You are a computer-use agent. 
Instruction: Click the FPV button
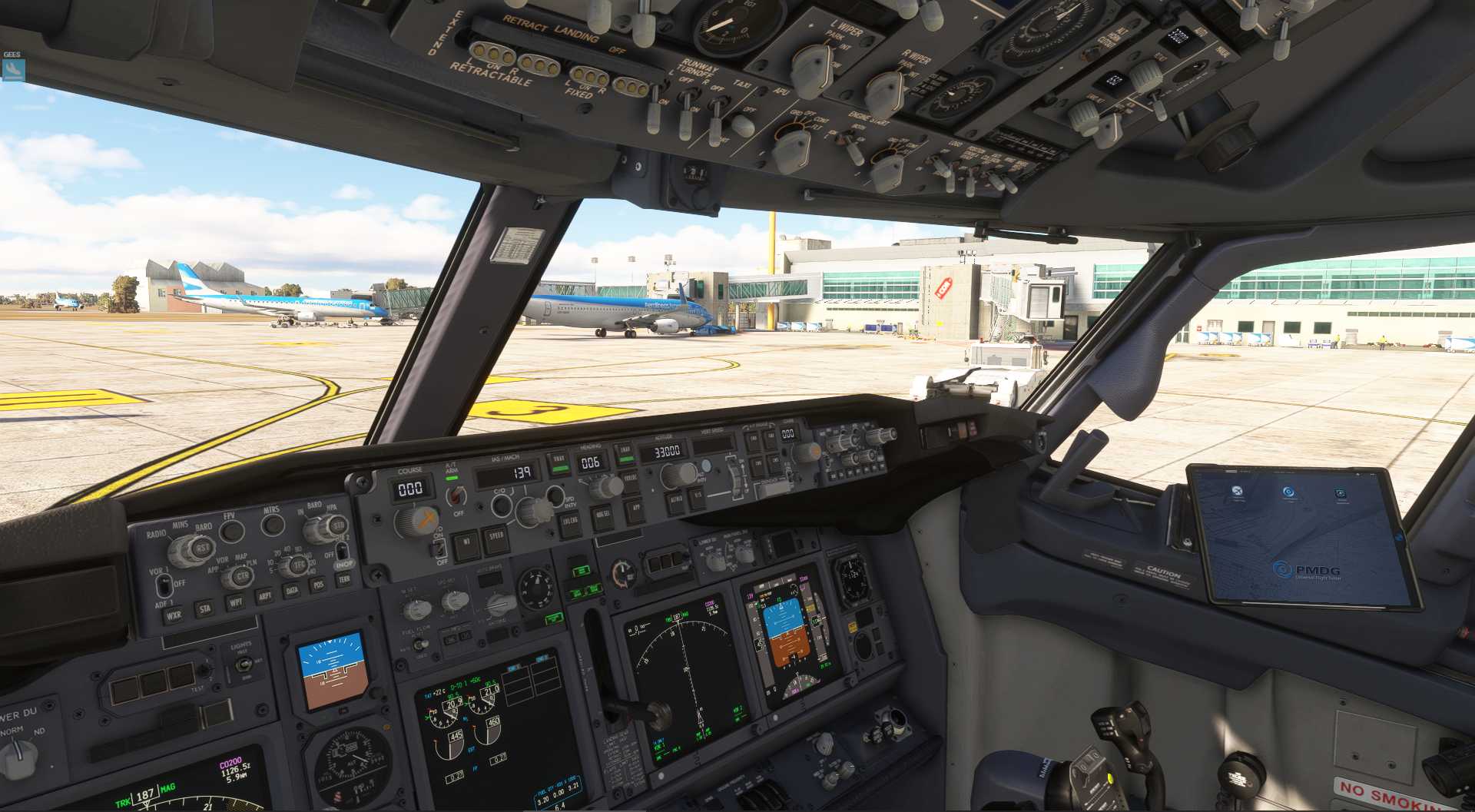231,530
